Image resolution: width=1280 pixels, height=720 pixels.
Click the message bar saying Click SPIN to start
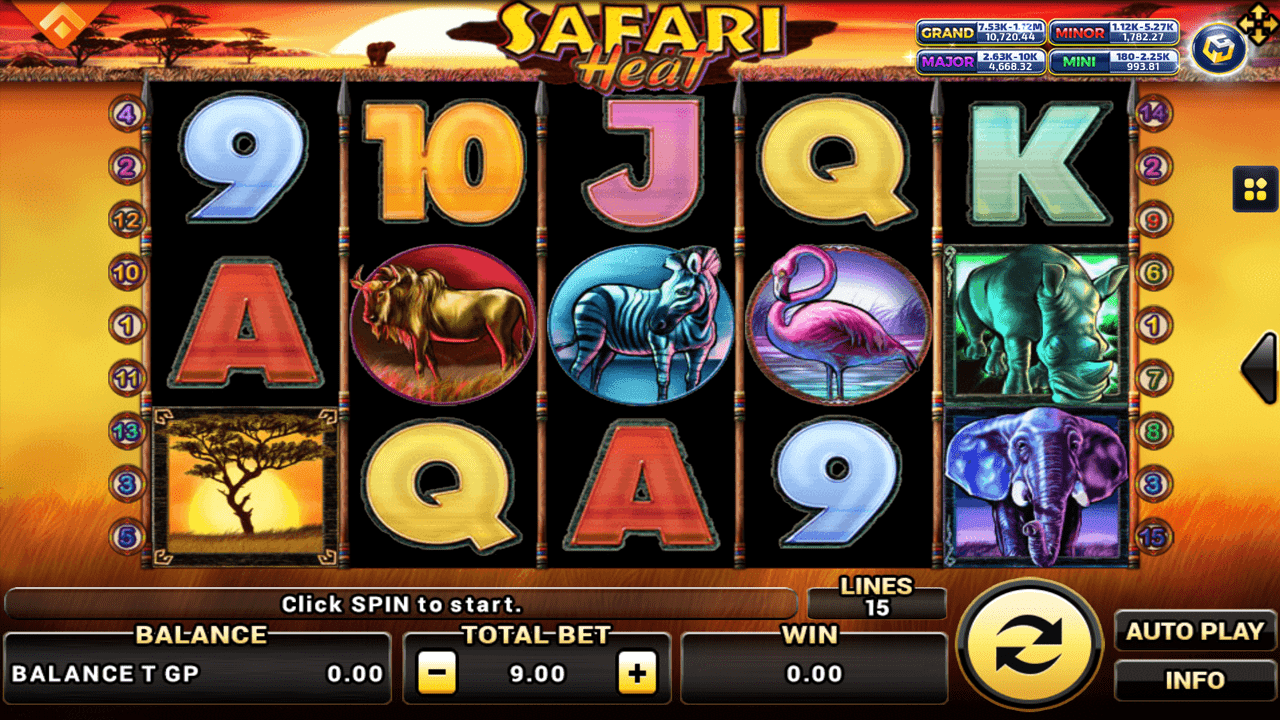point(404,604)
